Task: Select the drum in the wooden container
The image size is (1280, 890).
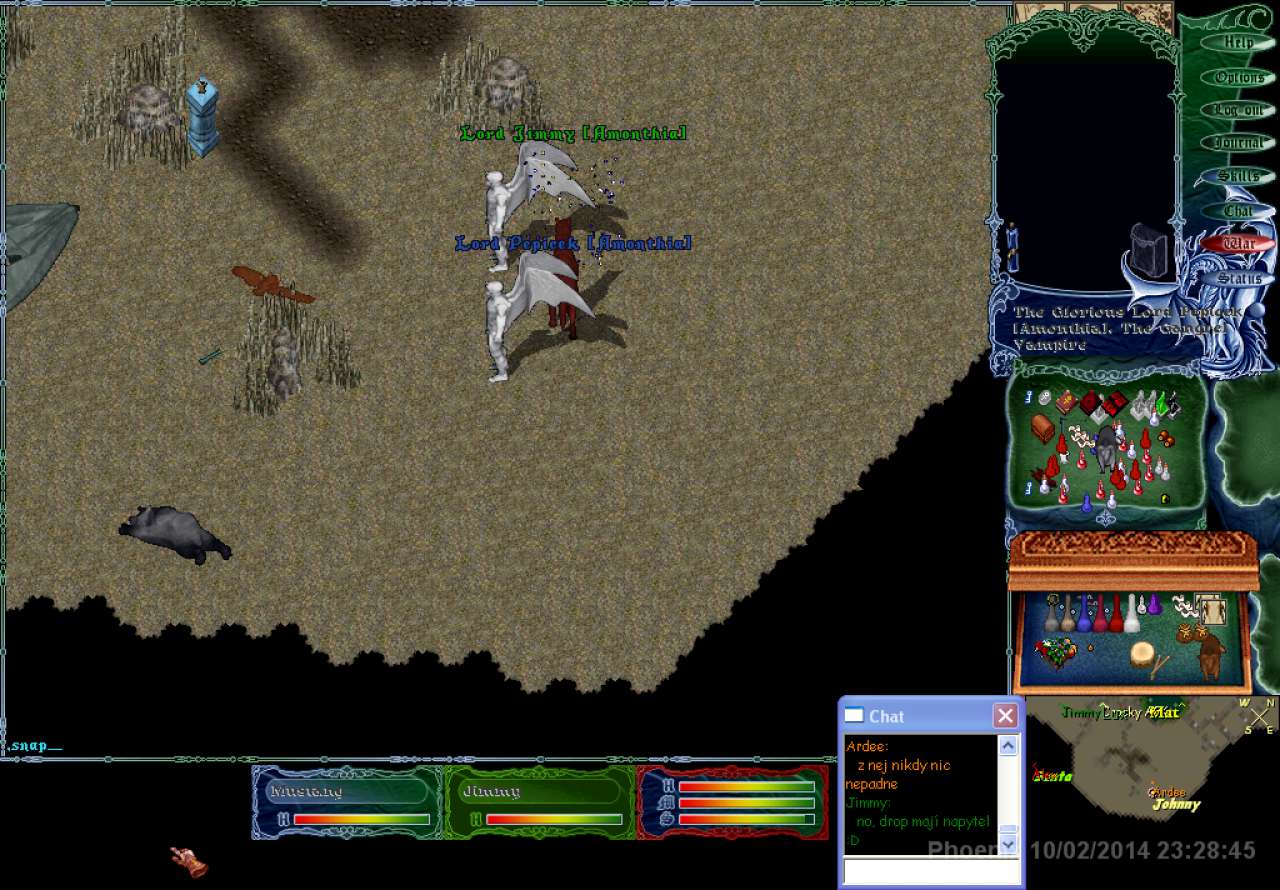Action: point(1141,655)
